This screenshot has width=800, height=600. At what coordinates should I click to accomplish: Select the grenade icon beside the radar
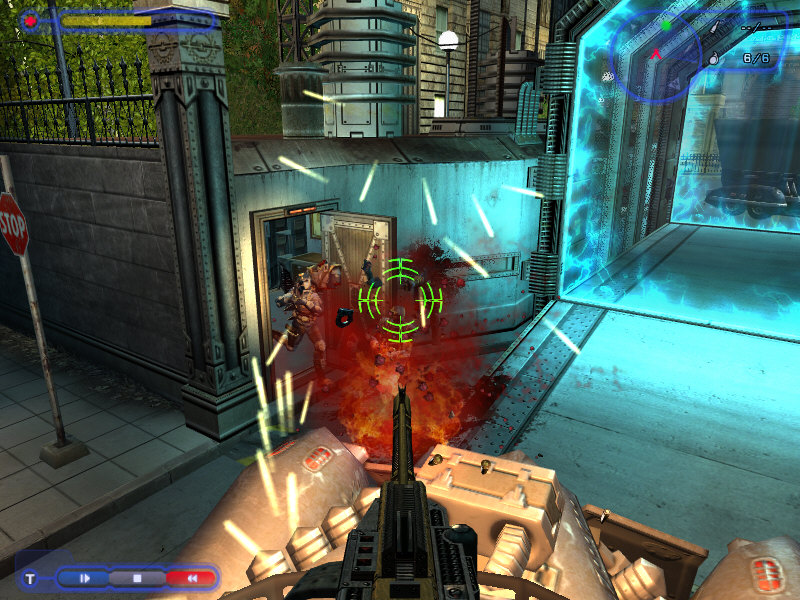point(714,60)
